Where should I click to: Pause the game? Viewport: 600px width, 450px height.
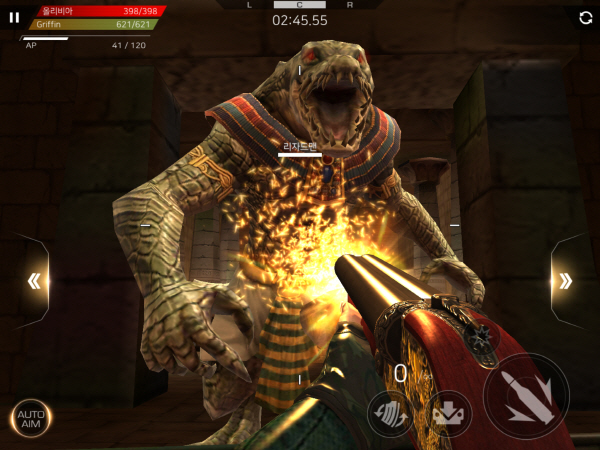(14, 17)
